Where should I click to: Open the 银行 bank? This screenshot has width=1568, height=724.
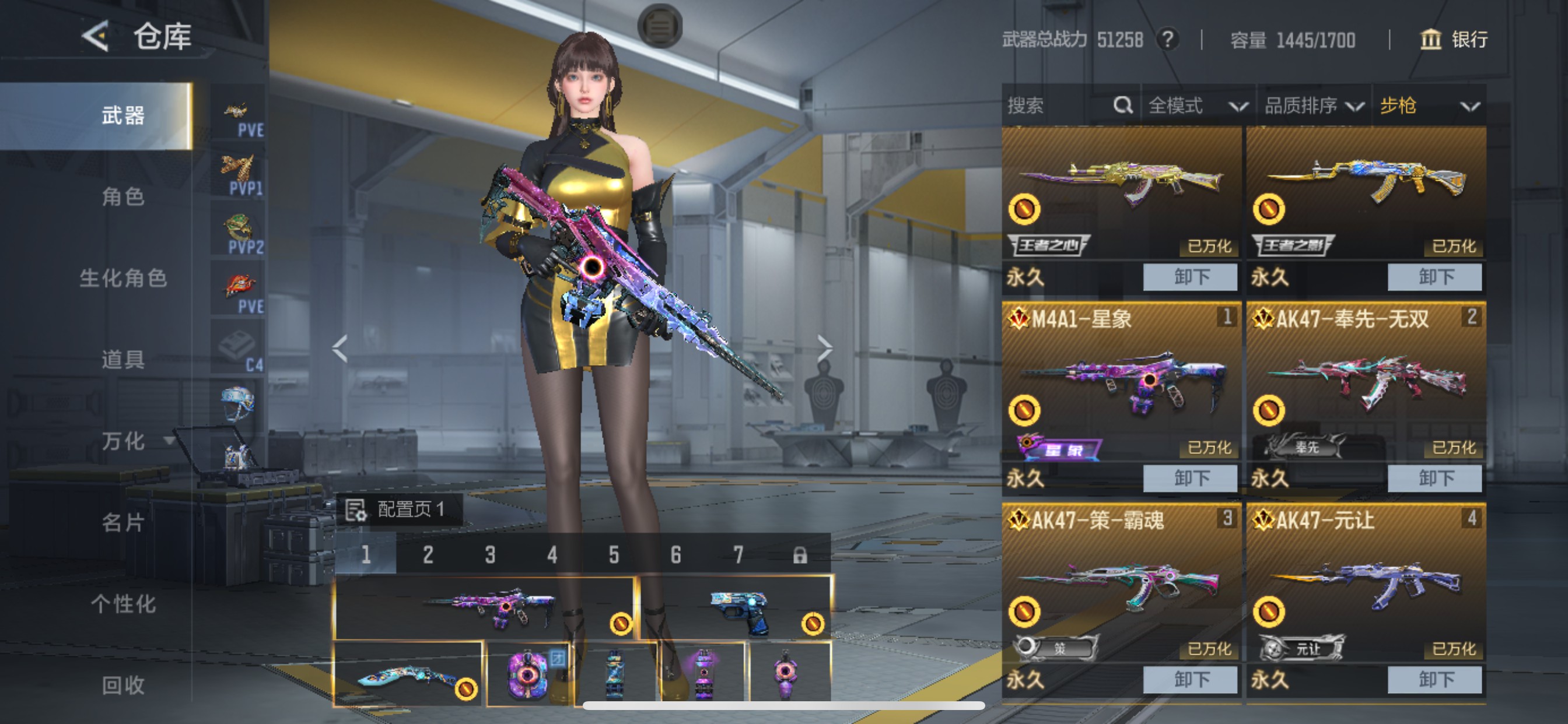(x=1454, y=40)
